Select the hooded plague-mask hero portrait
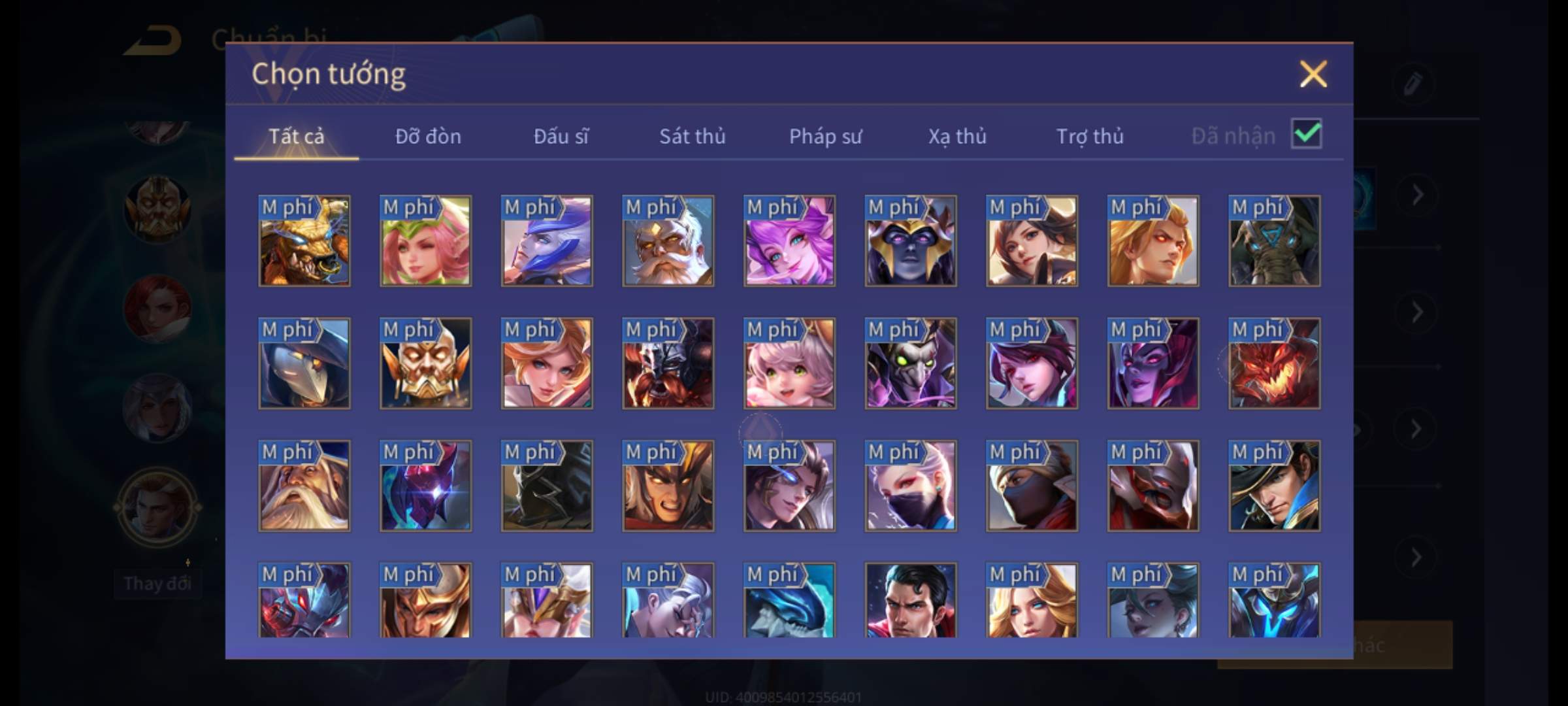 pos(304,363)
